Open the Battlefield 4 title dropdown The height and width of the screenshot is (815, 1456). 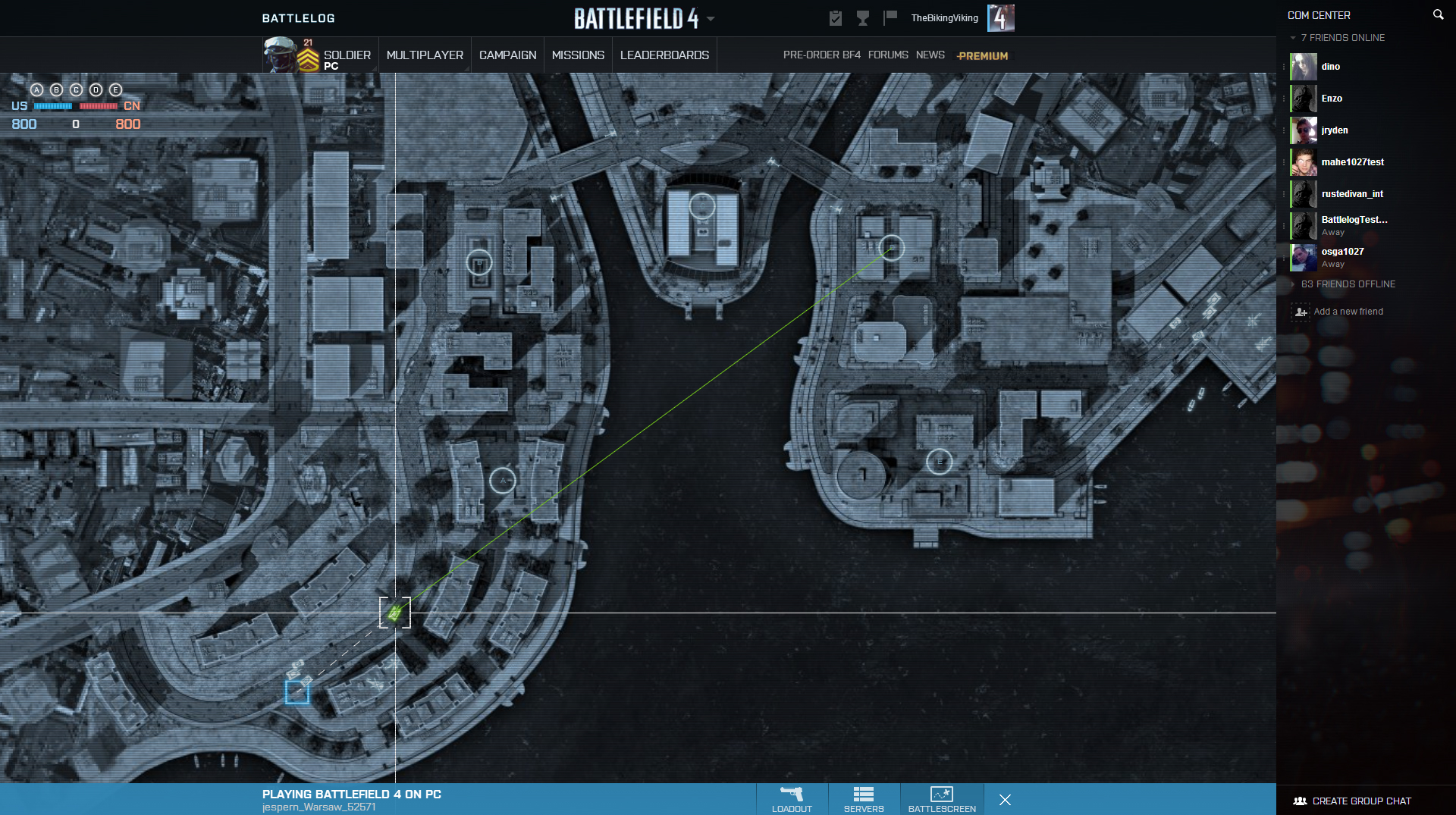(710, 18)
